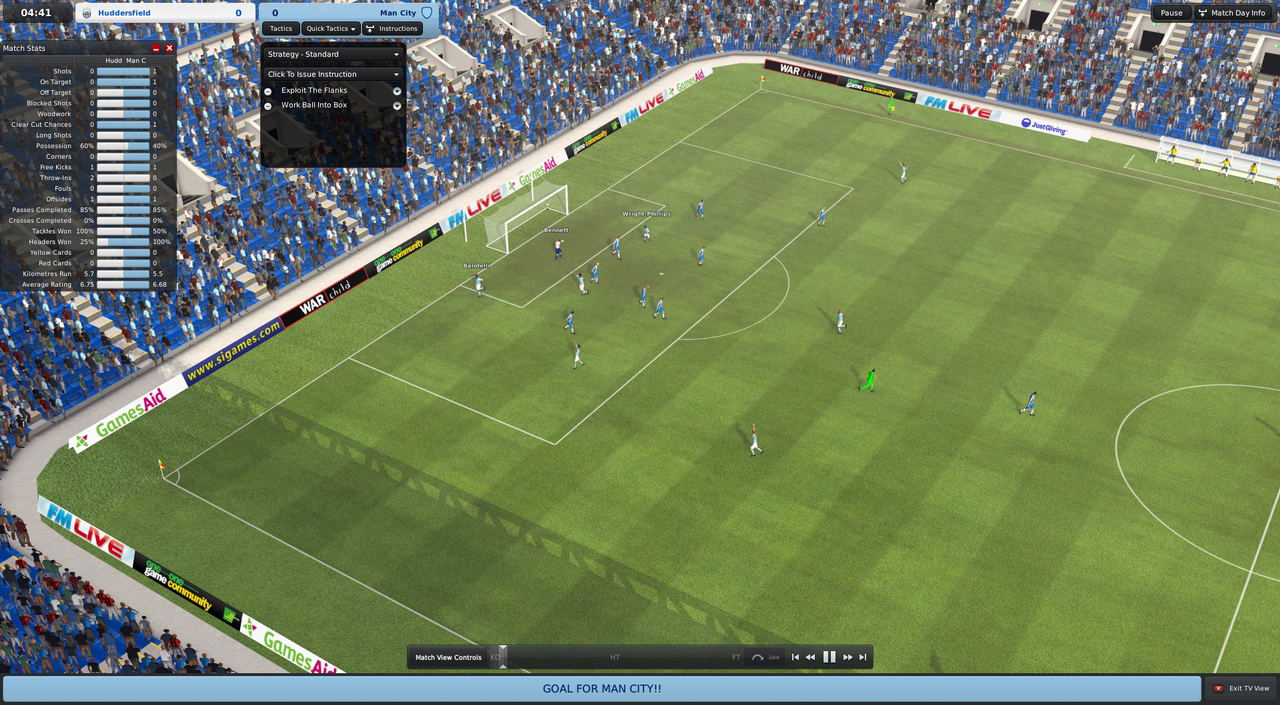Open Match View Controls
This screenshot has width=1280, height=705.
448,657
